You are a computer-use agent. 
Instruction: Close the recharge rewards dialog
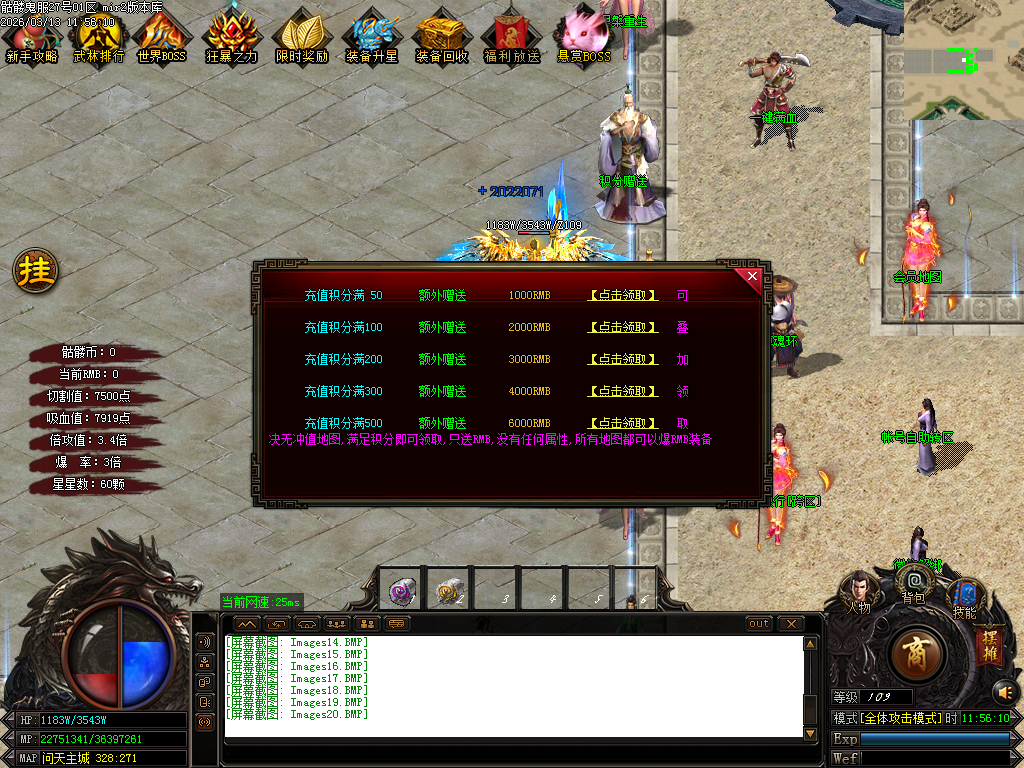(752, 276)
